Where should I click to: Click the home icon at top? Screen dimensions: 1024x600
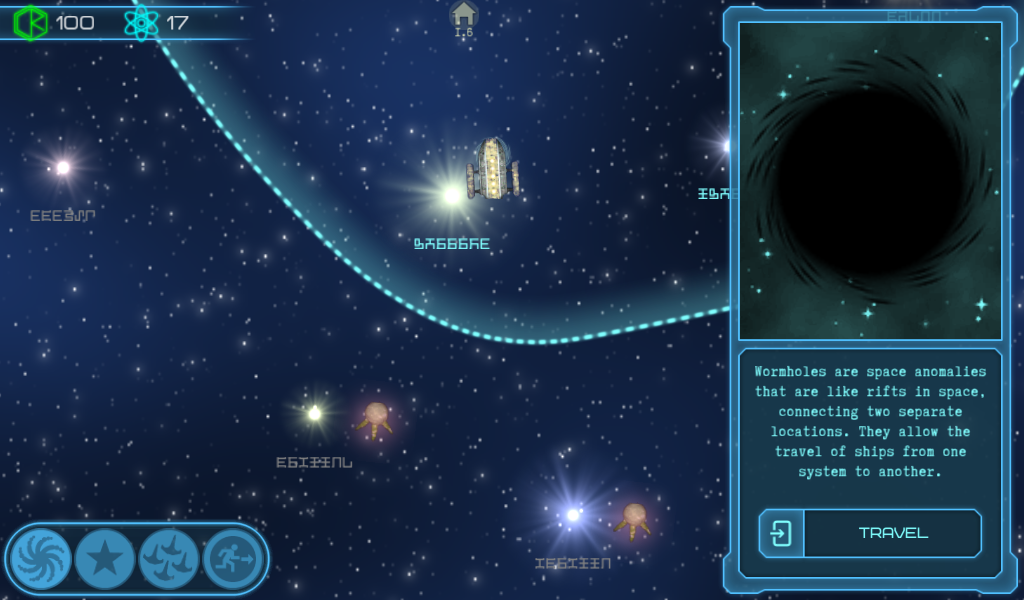click(464, 15)
